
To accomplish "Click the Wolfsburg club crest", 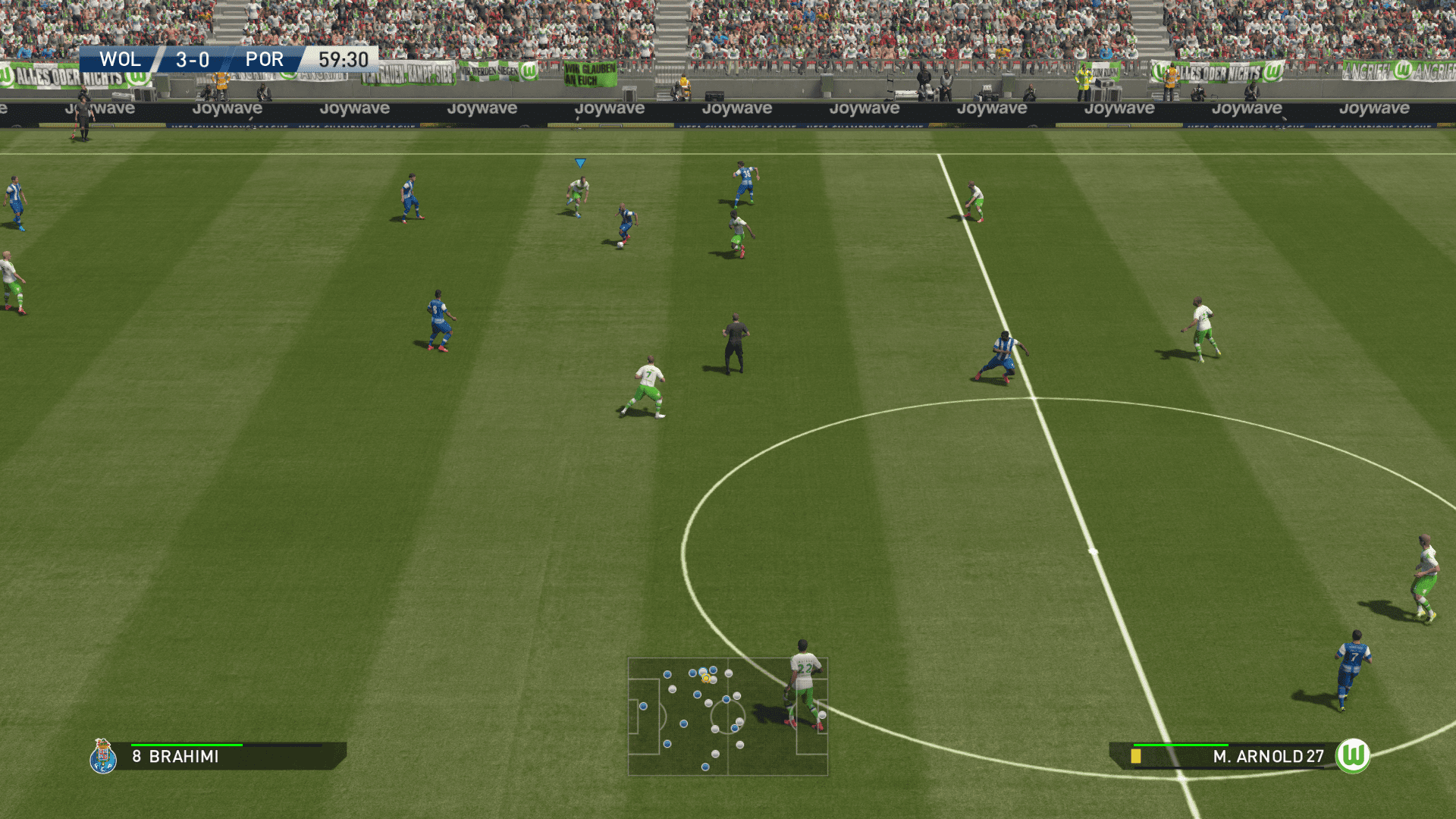I will [x=1352, y=755].
